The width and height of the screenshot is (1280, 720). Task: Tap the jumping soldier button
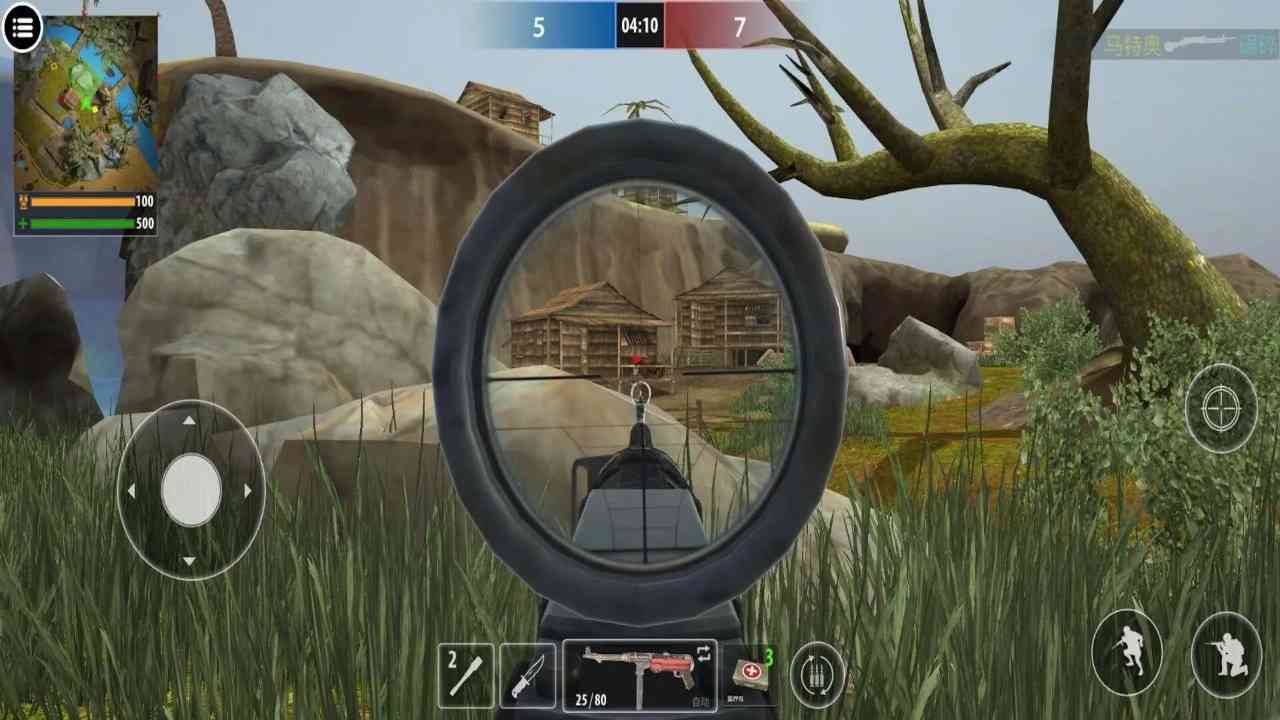coord(1126,652)
